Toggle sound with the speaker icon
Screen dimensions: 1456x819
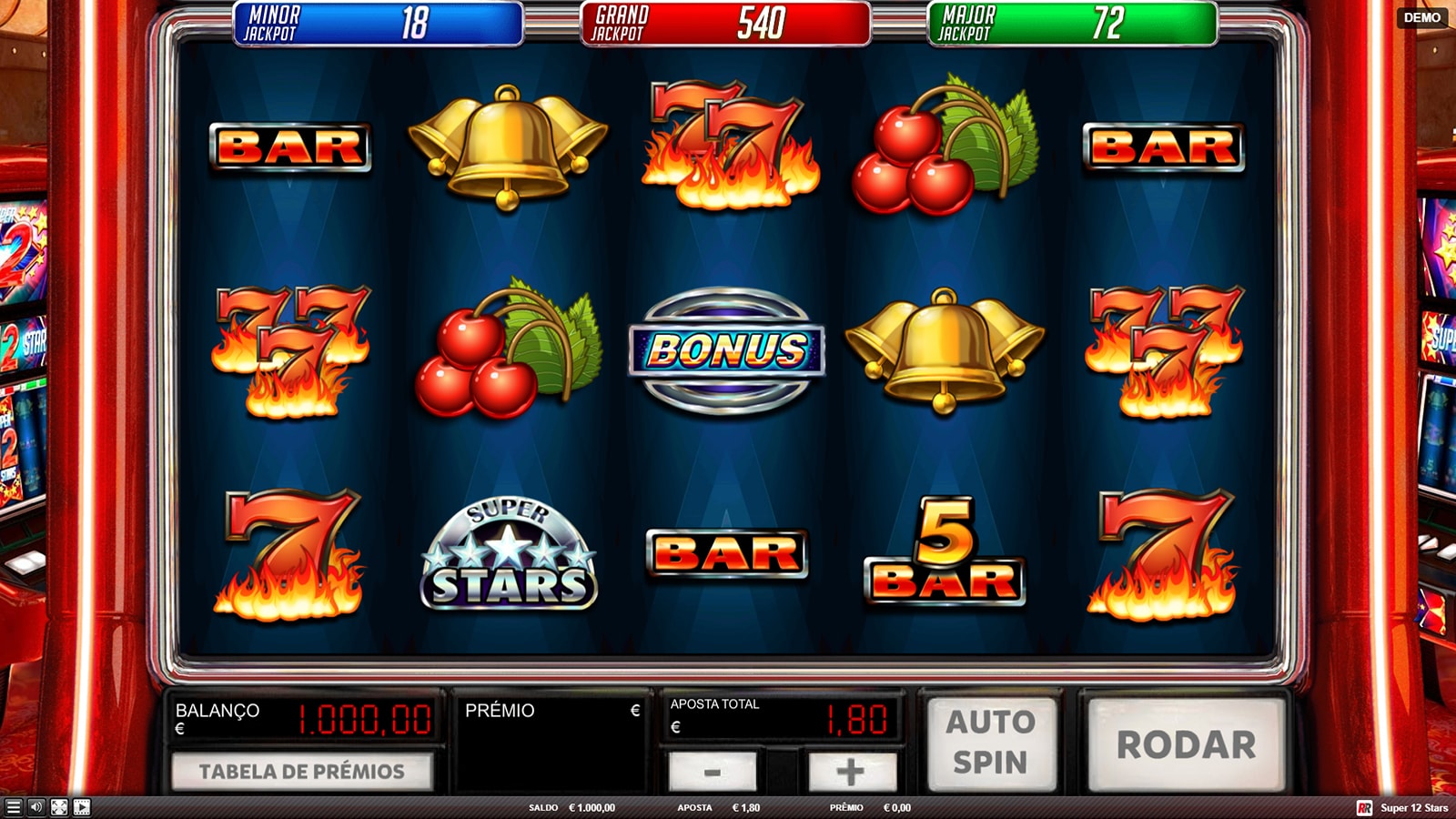click(36, 807)
